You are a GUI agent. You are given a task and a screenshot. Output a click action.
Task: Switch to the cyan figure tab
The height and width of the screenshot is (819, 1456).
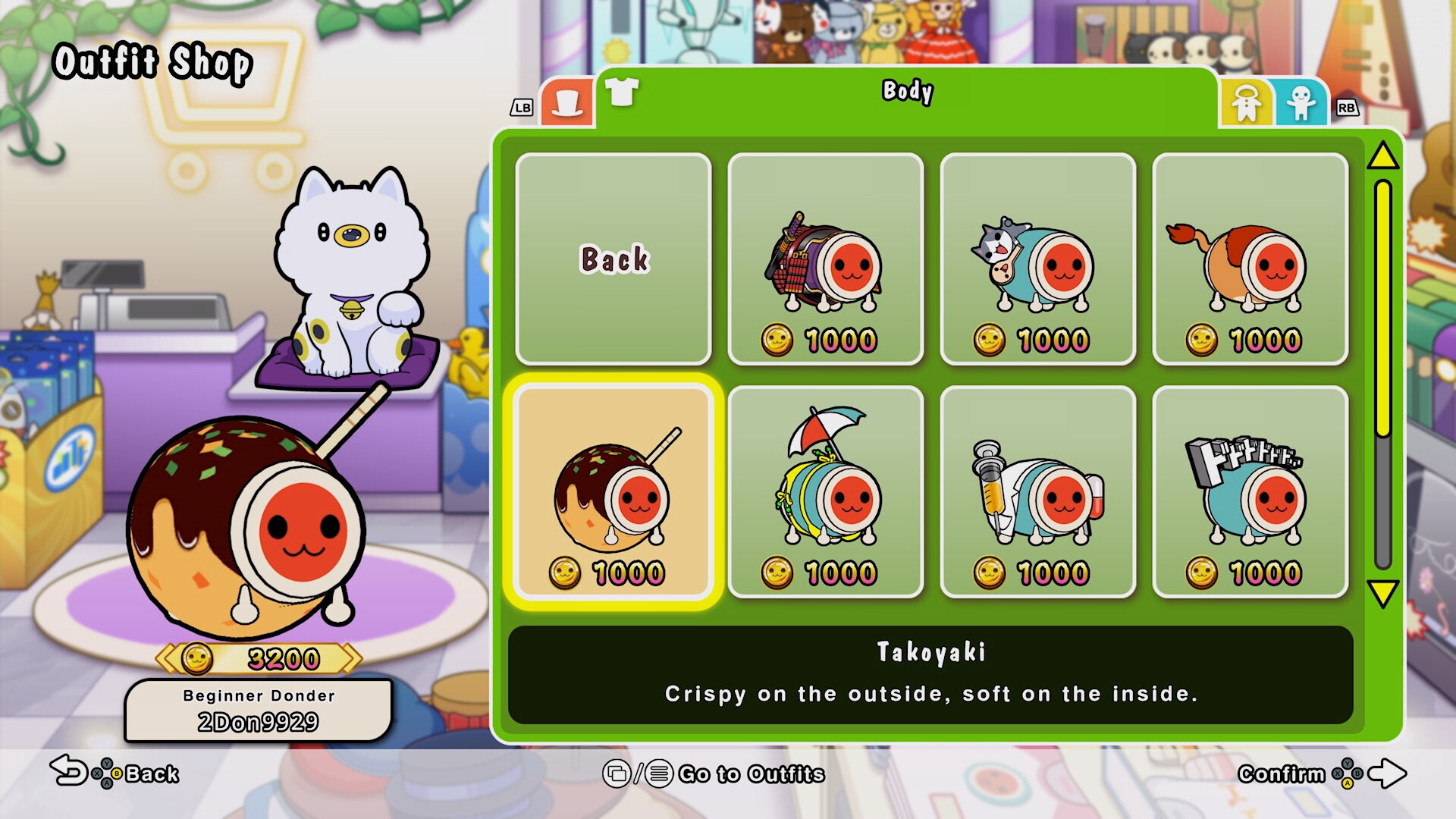coord(1301,103)
